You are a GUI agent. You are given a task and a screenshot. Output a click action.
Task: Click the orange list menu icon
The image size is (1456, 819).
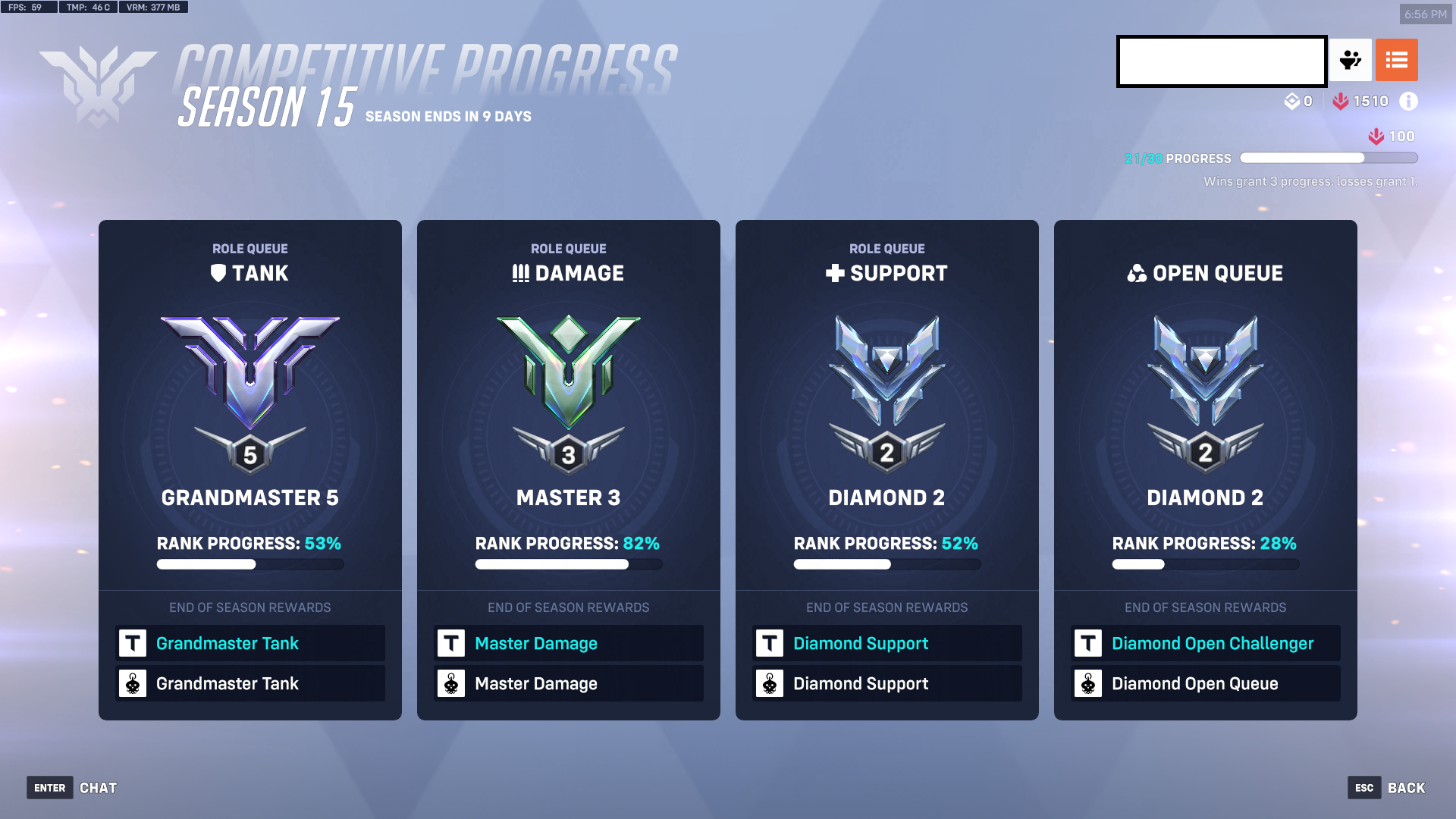point(1397,60)
